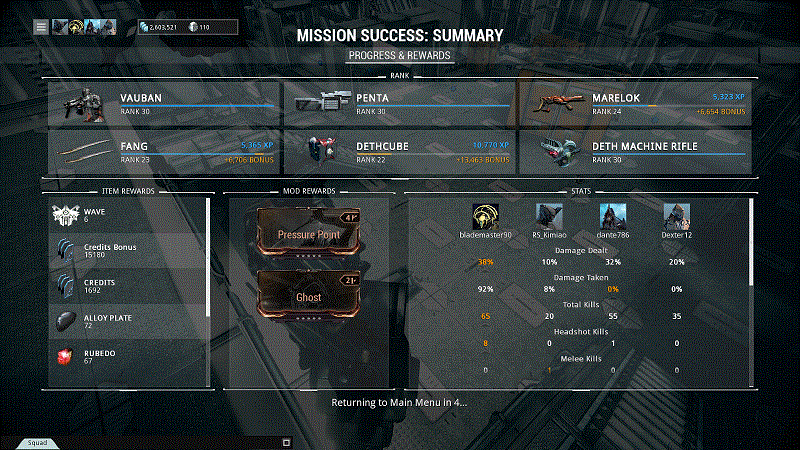Click Dexter12's player avatar
The image size is (800, 450).
coord(677,216)
